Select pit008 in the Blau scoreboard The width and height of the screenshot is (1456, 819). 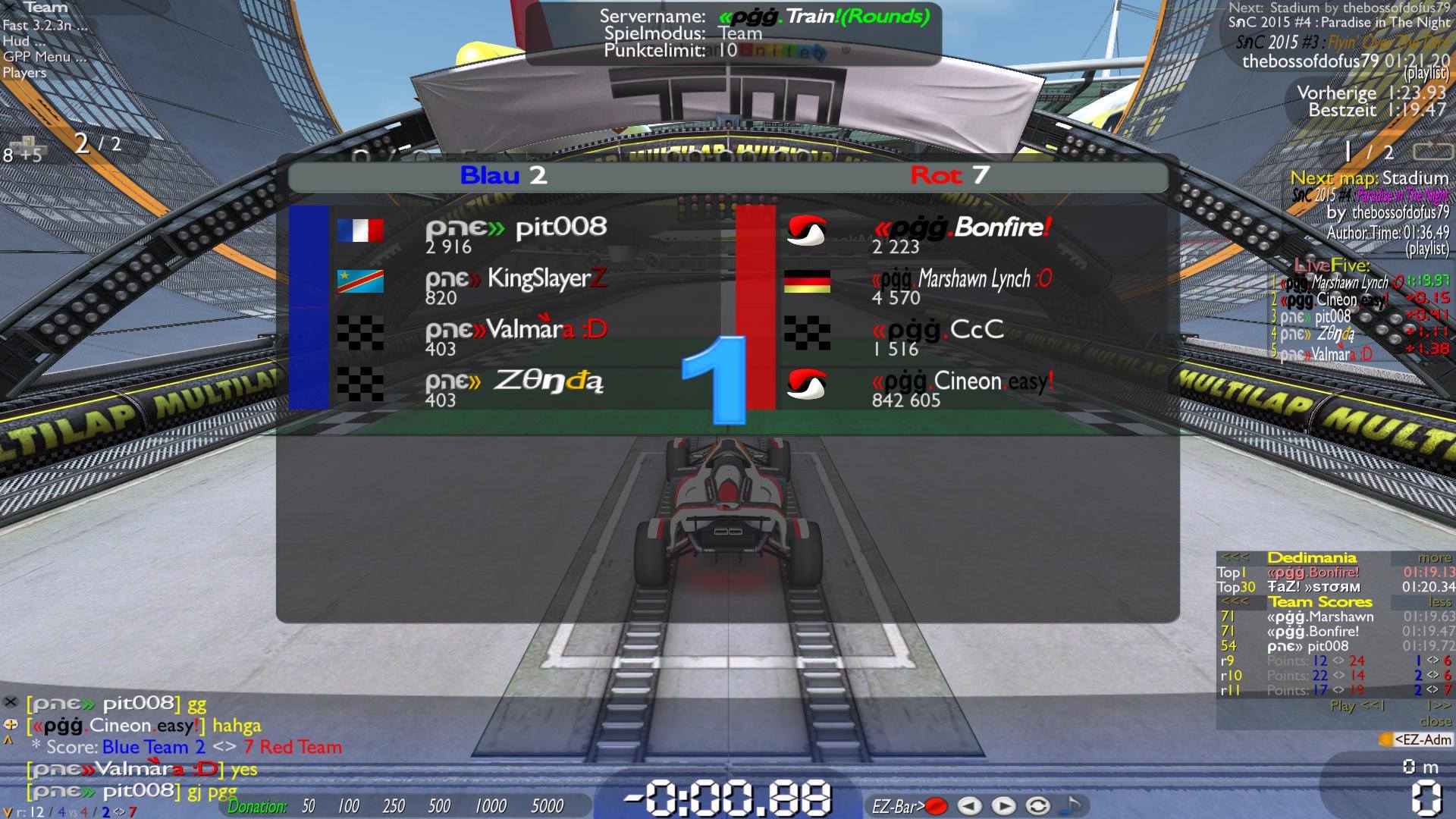560,227
